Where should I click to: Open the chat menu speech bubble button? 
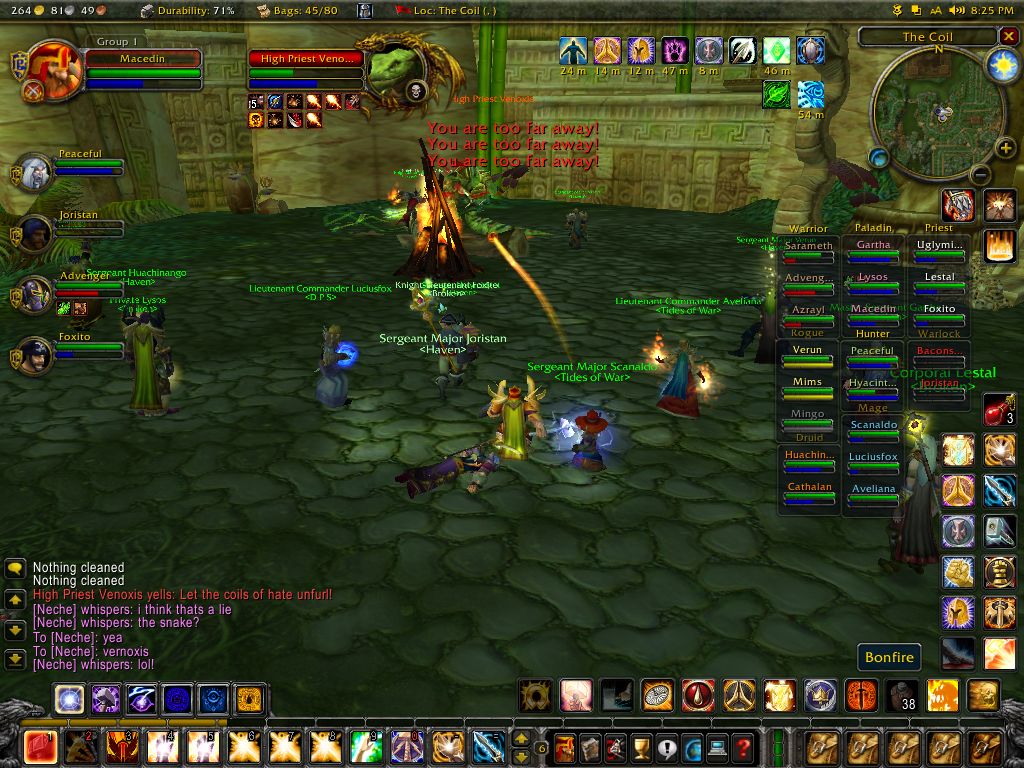tap(15, 568)
